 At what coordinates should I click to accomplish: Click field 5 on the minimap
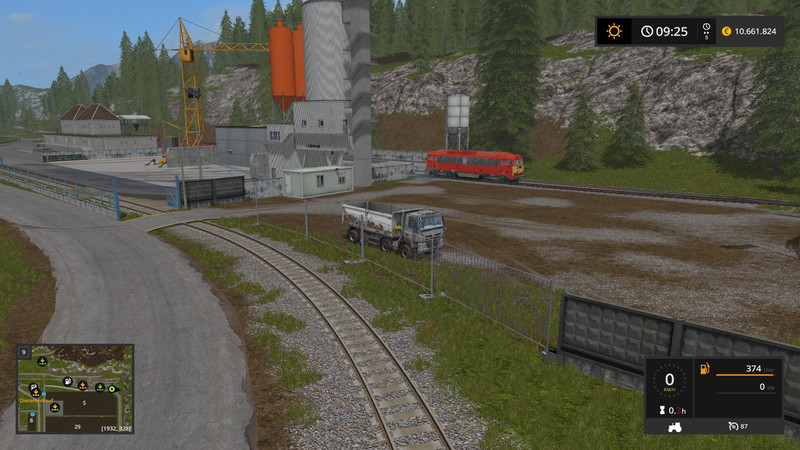click(x=85, y=403)
